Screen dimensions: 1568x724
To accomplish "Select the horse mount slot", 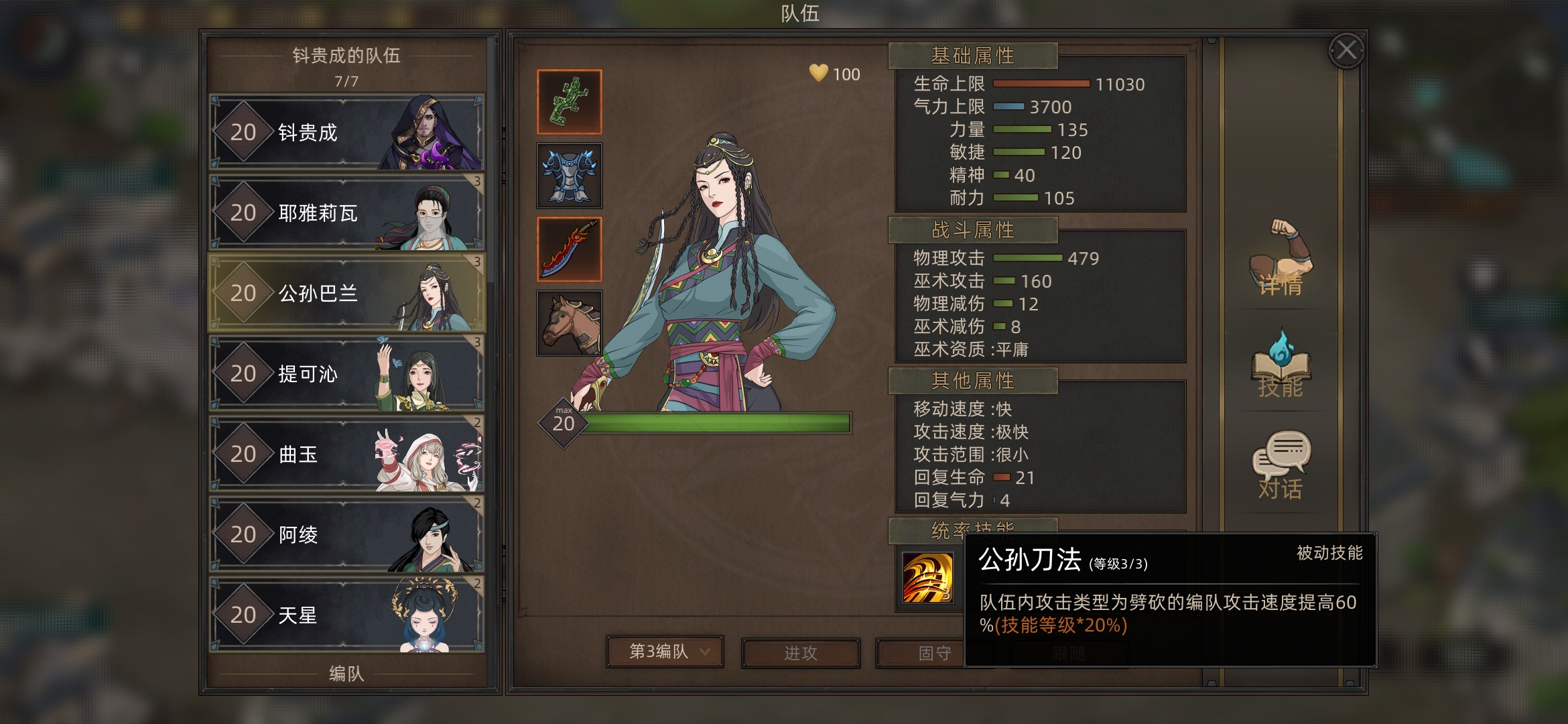I will point(569,322).
